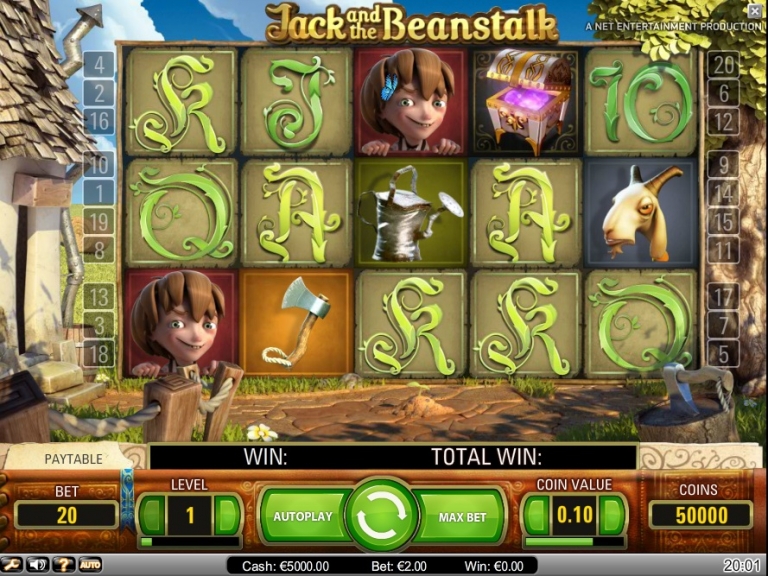Screen dimensions: 768x576
Task: Increase the bet level
Action: tap(227, 515)
